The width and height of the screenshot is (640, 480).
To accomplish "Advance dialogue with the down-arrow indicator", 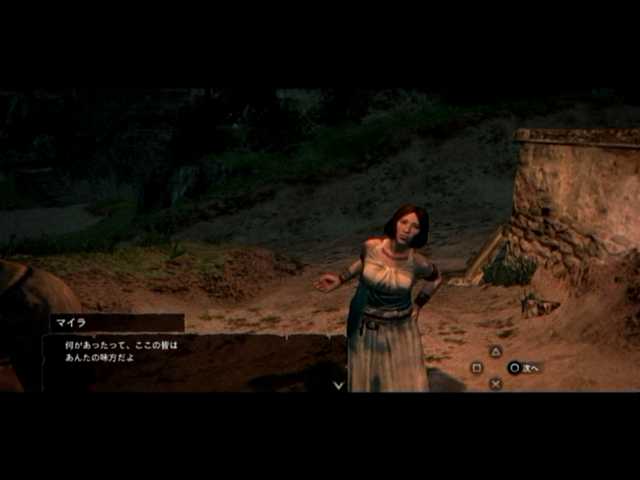I will tap(339, 384).
